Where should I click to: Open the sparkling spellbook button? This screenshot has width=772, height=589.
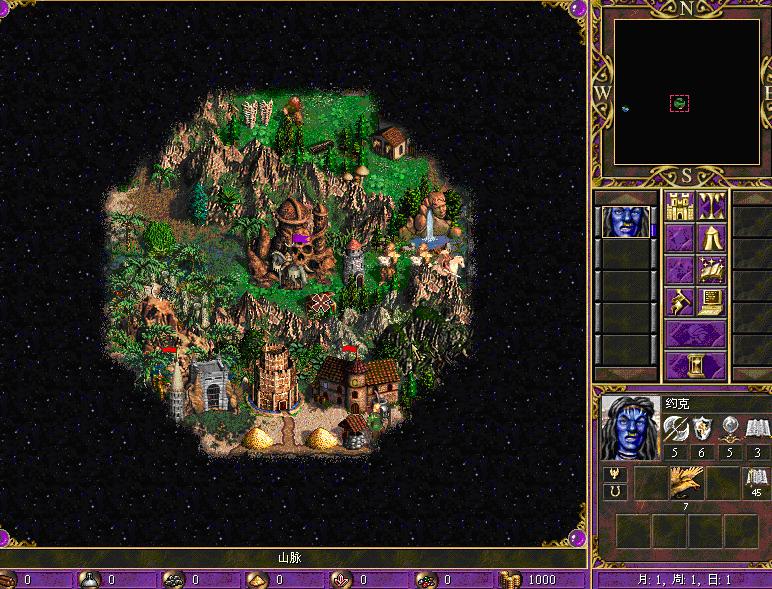tap(711, 270)
